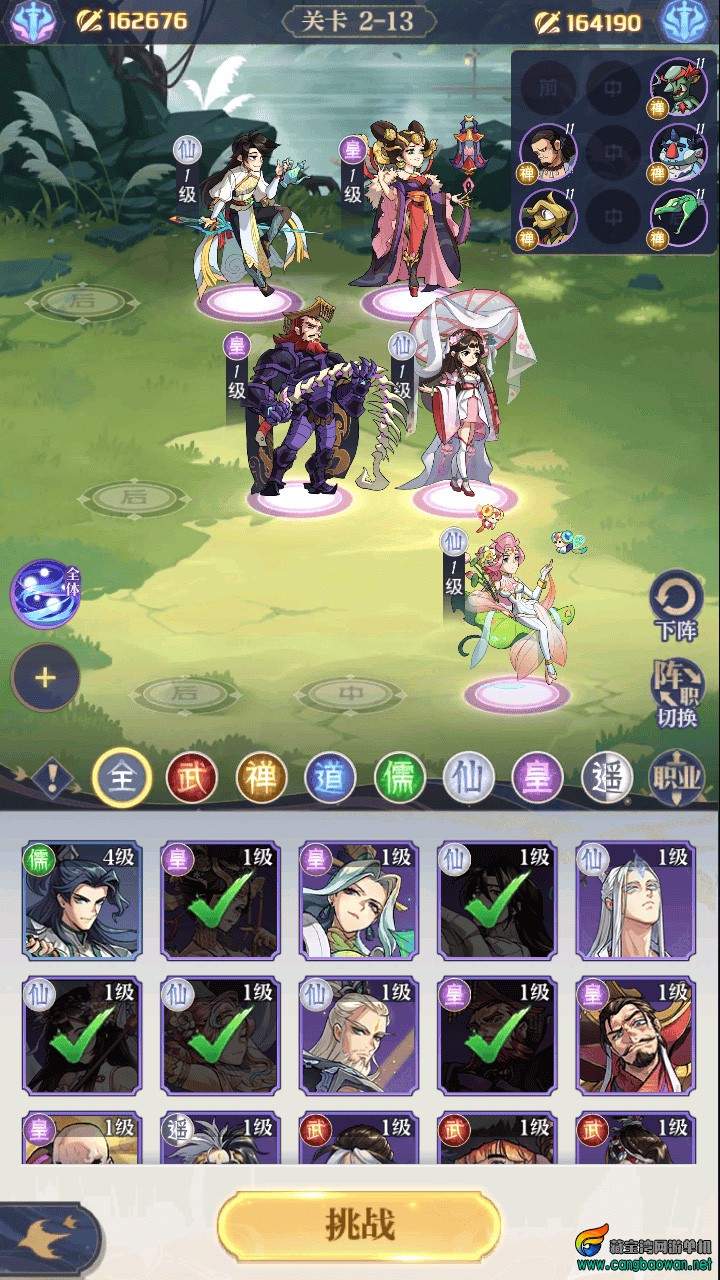
Task: Show only 道 faction heroes
Action: [330, 777]
